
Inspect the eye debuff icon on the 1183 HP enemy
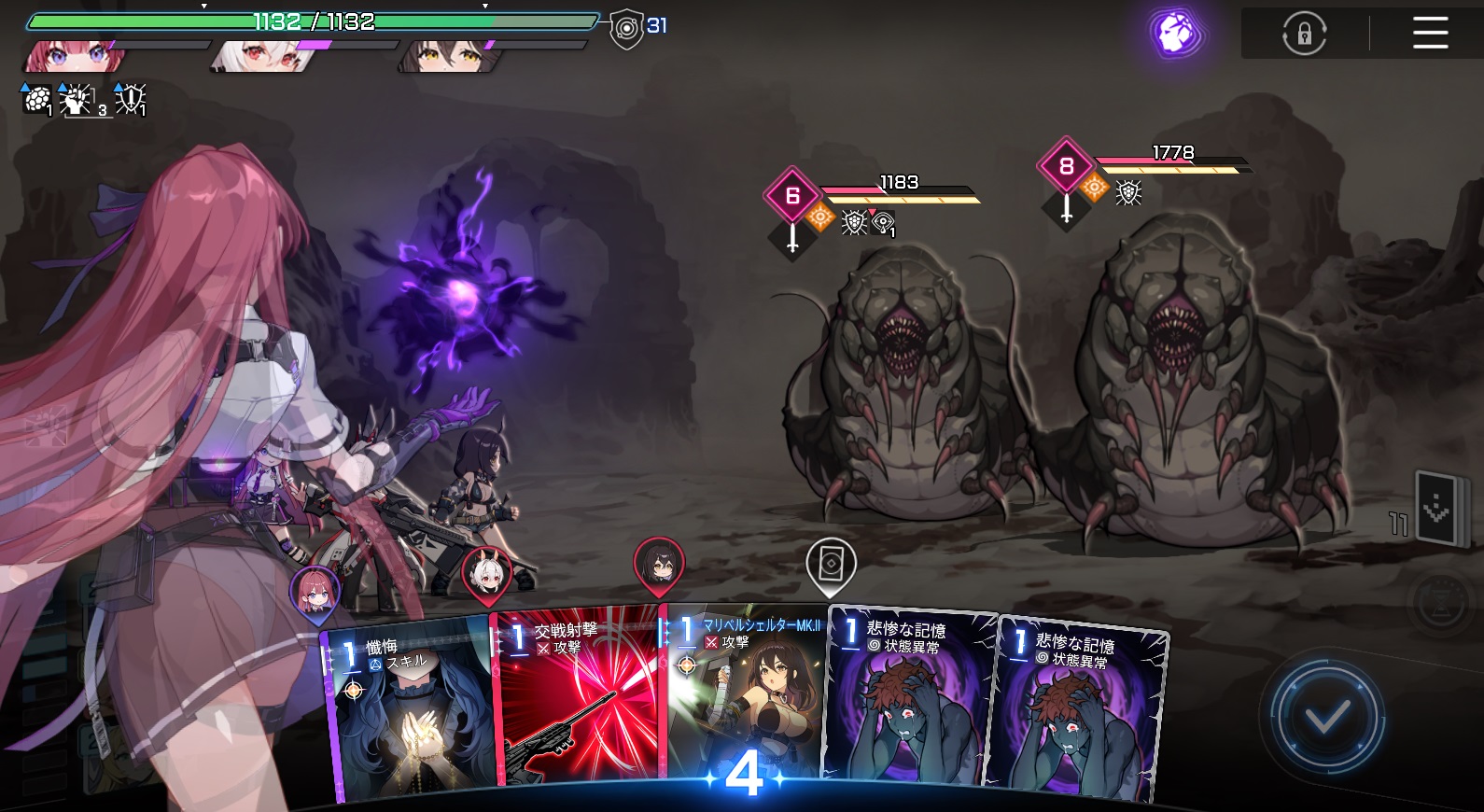pyautogui.click(x=883, y=222)
